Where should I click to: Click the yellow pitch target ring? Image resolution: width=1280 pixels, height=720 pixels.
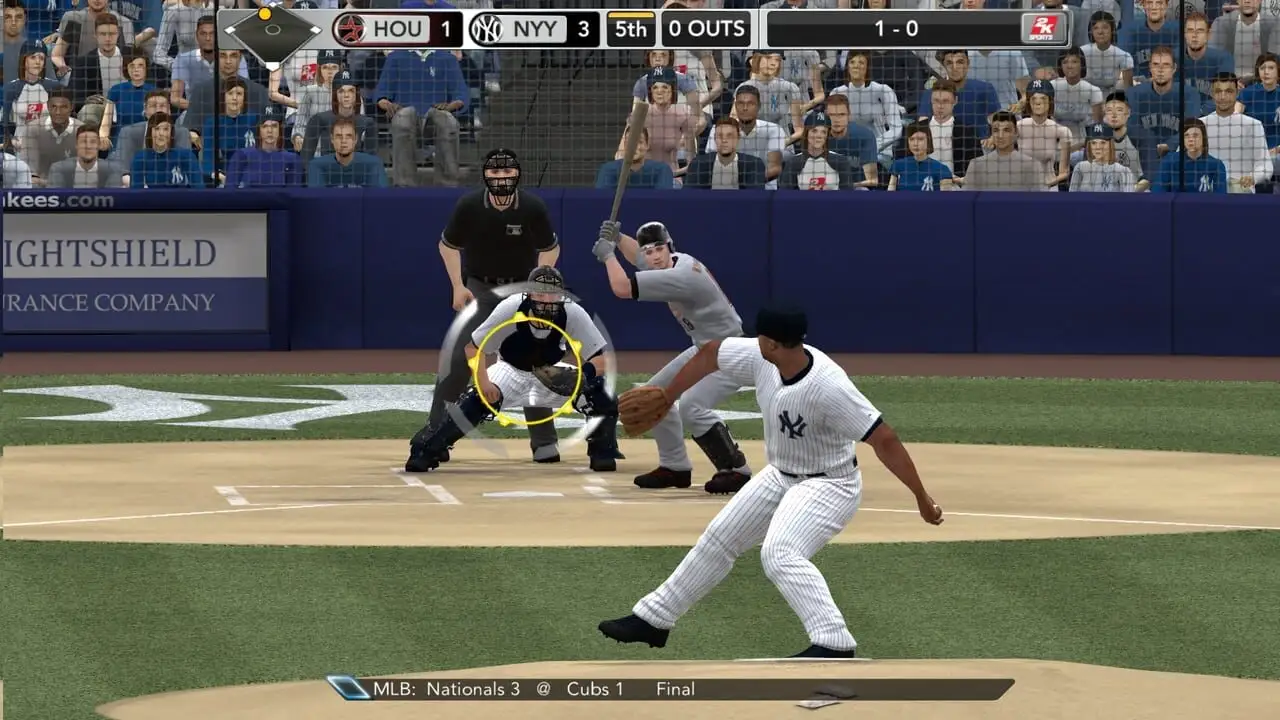[x=525, y=366]
